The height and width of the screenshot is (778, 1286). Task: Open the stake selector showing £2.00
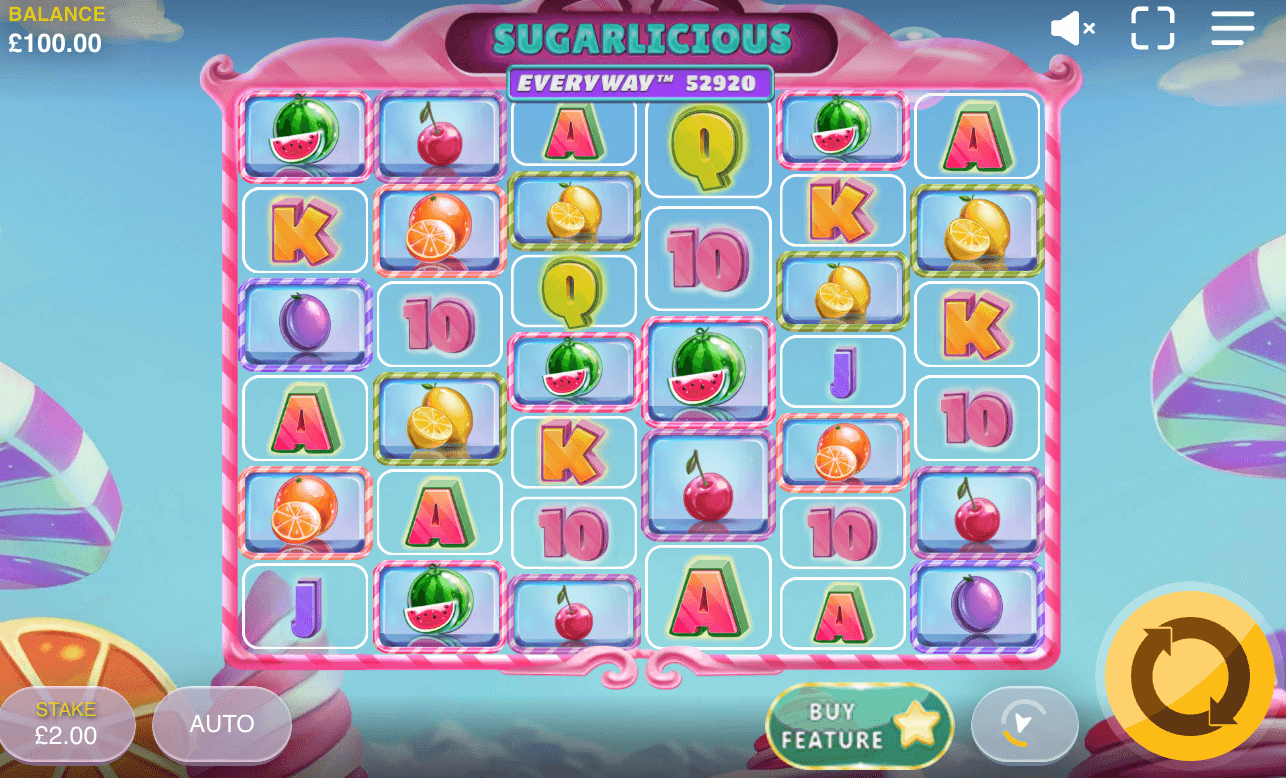[x=67, y=724]
